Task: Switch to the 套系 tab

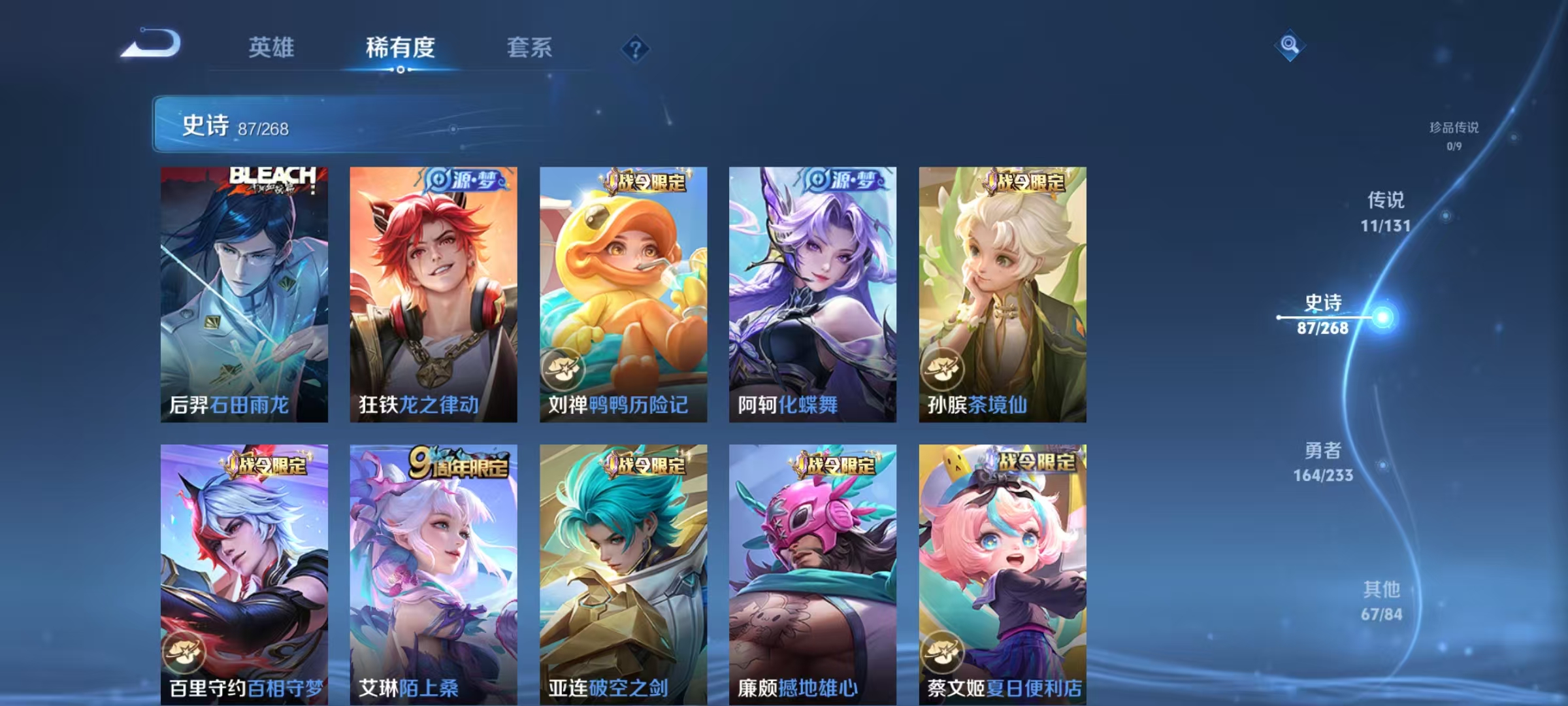Action: point(529,48)
